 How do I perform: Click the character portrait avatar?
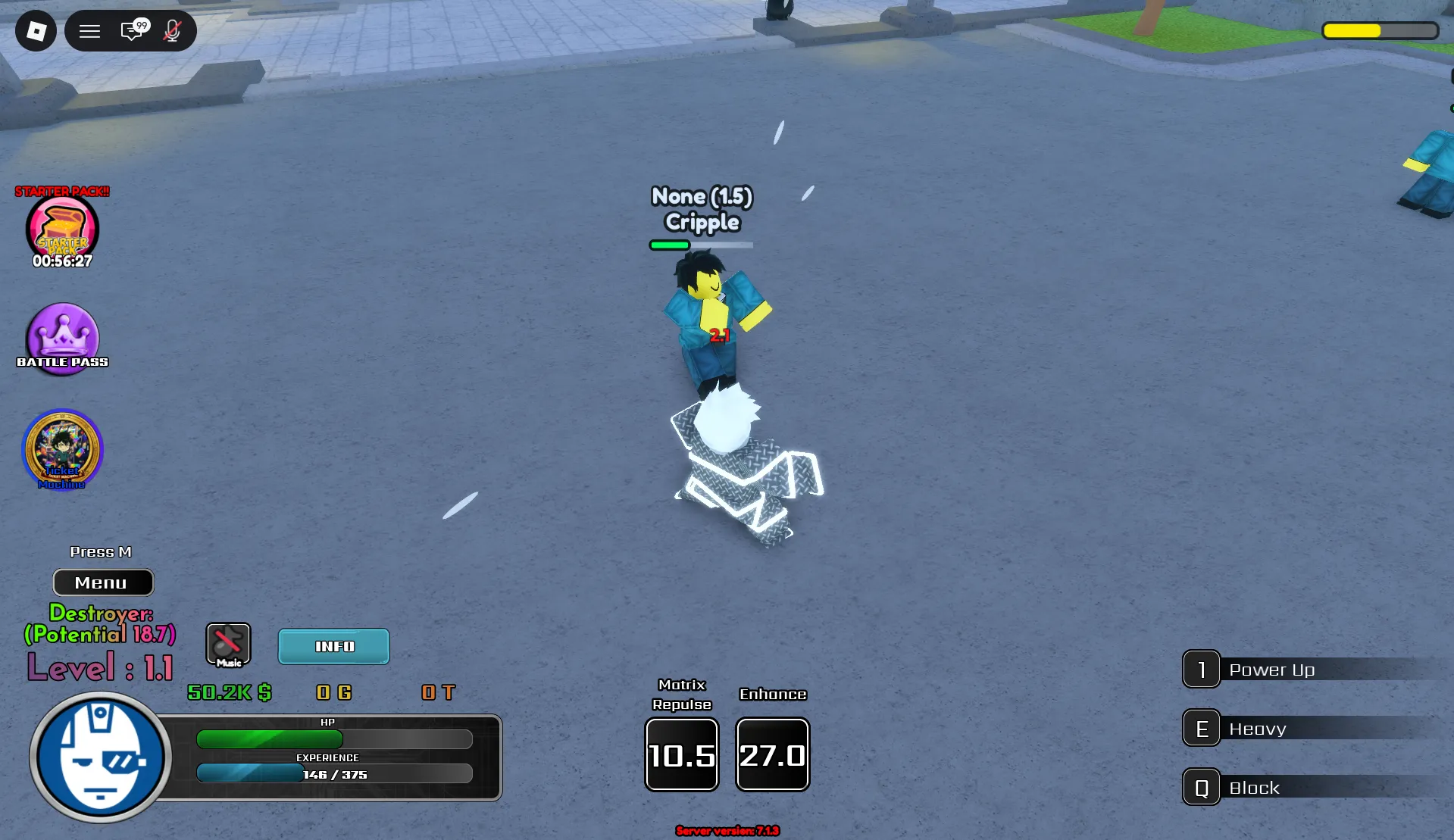click(101, 757)
